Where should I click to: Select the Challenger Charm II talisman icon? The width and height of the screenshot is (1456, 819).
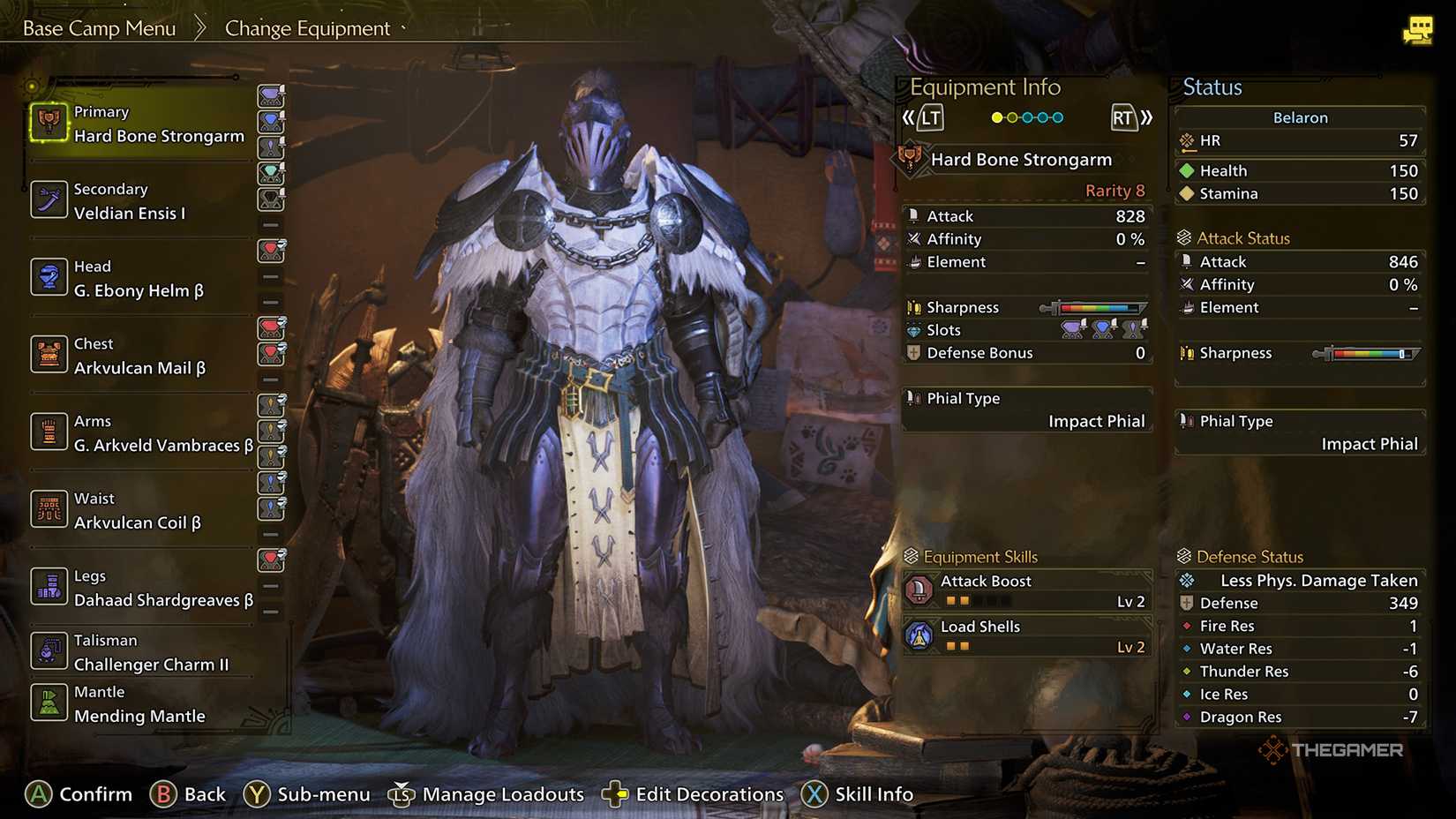(49, 651)
